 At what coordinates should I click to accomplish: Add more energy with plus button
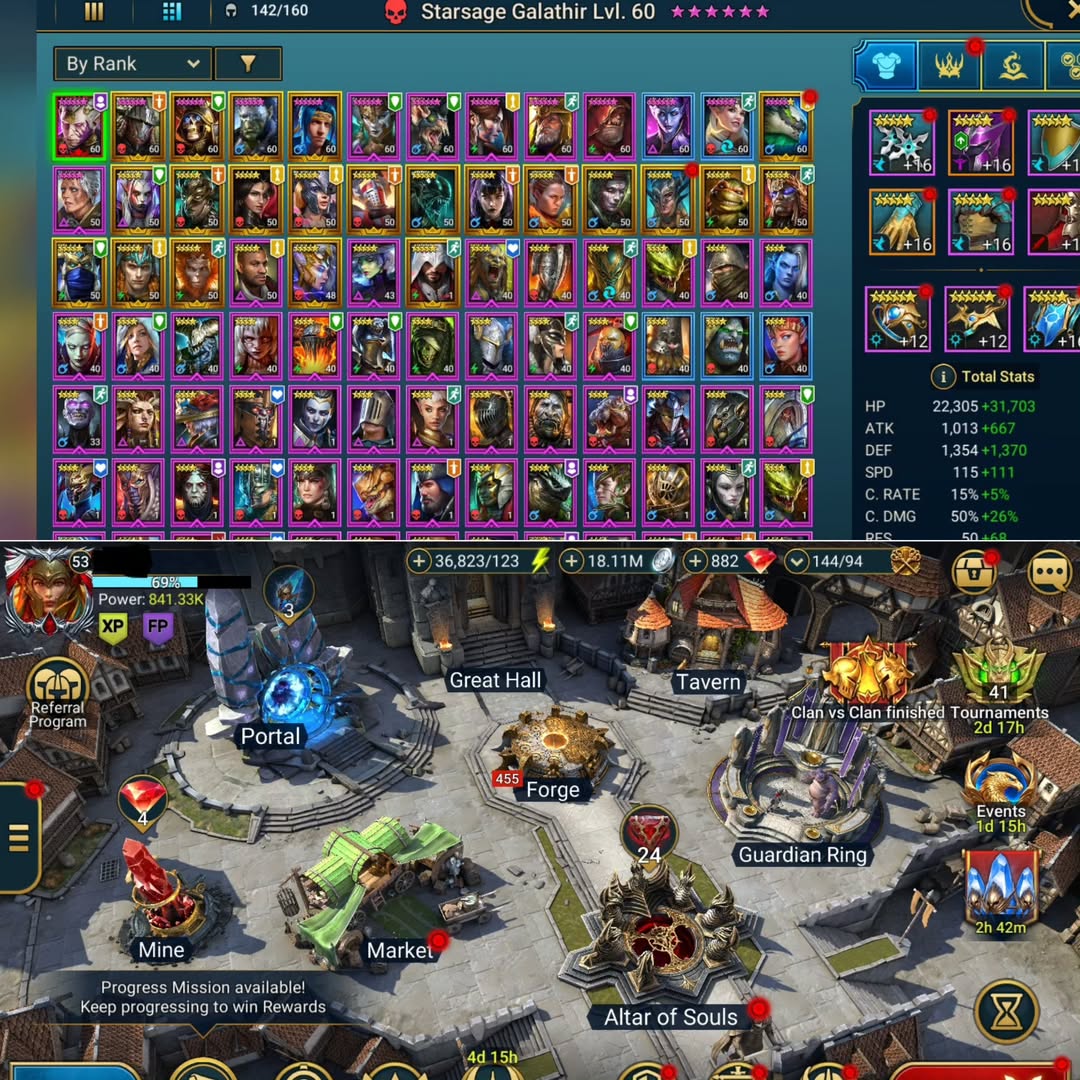point(420,561)
